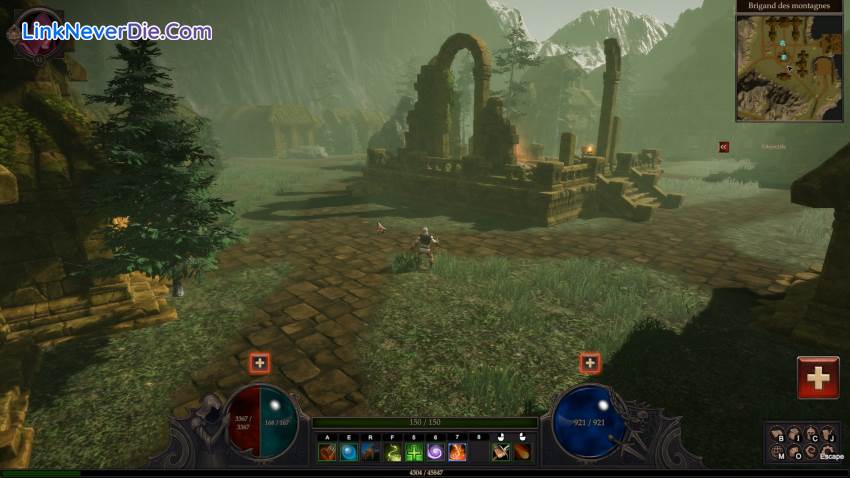Activate the orange fire skill
850x478 pixels.
coord(457,453)
